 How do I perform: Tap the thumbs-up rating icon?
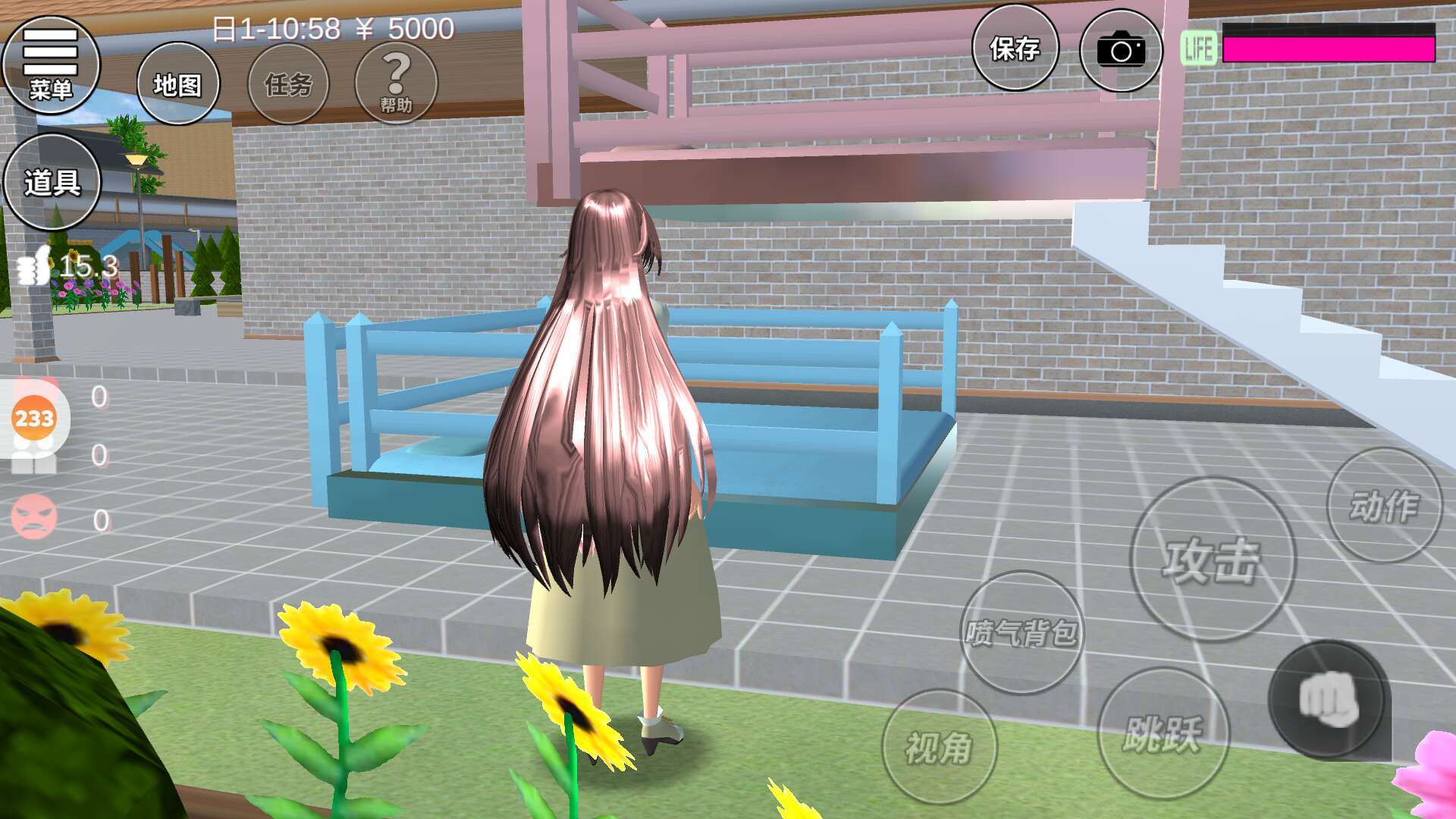33,266
